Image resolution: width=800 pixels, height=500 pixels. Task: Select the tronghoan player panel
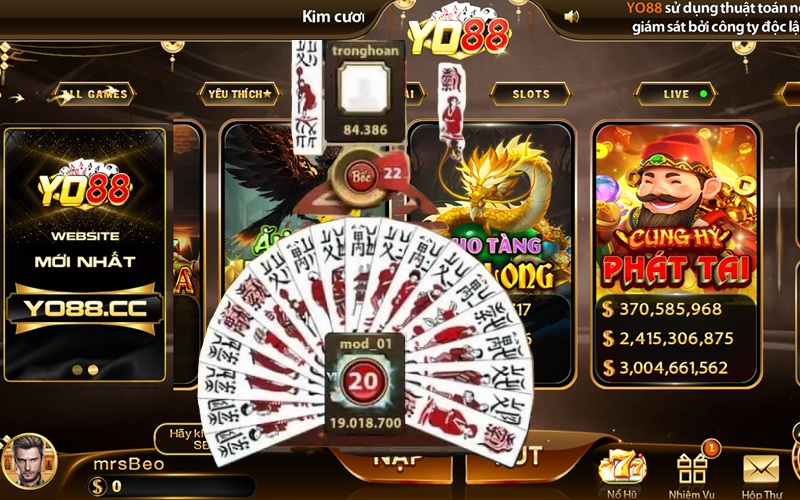coord(365,92)
